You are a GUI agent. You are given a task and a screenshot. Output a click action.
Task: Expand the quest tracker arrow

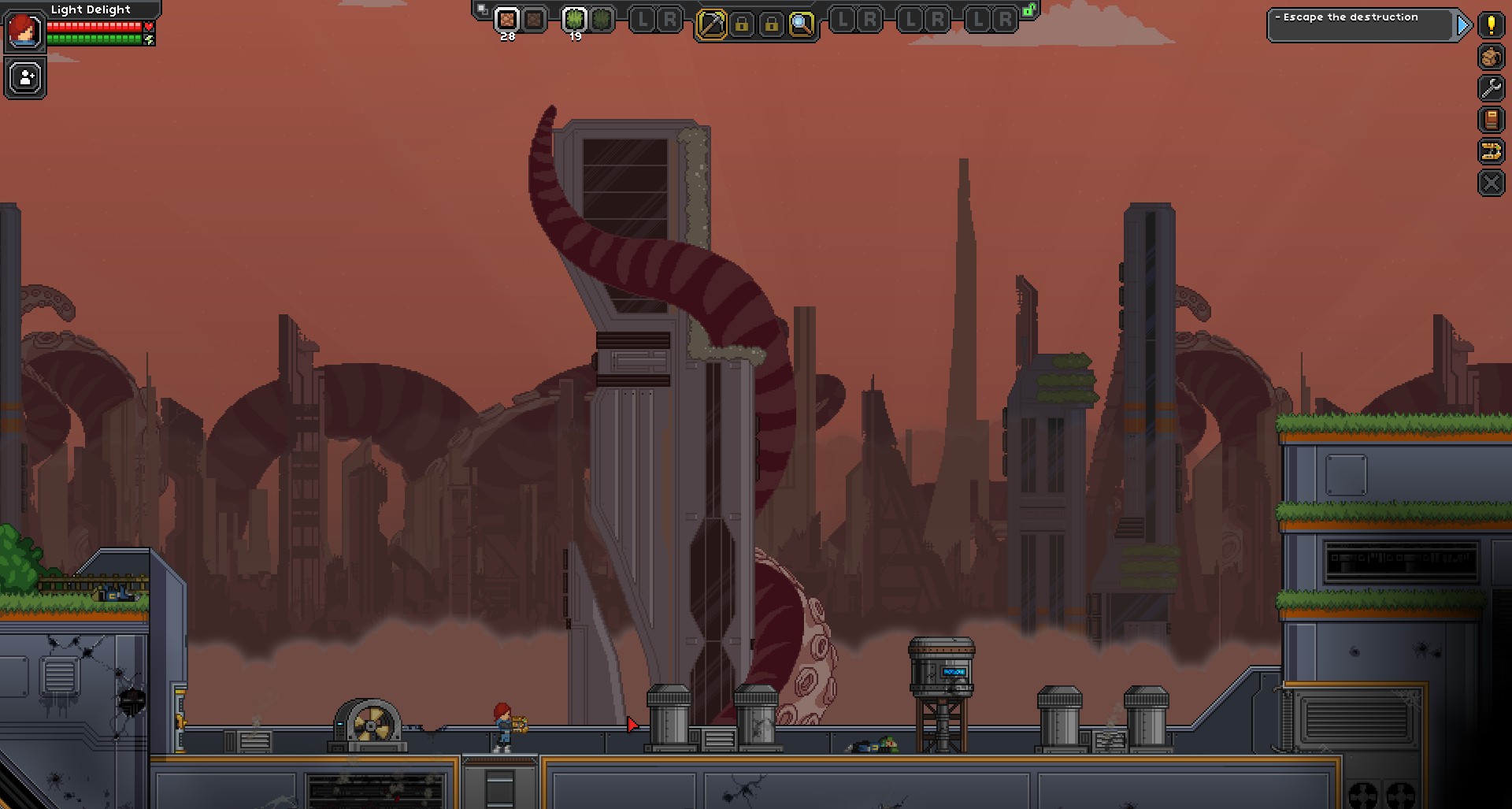pos(1464,26)
